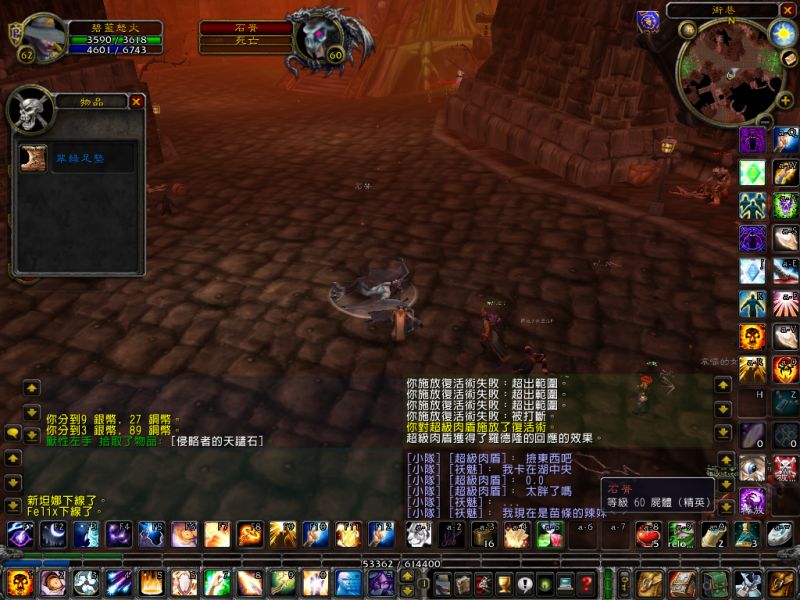Open the red question mark help button

point(587,584)
